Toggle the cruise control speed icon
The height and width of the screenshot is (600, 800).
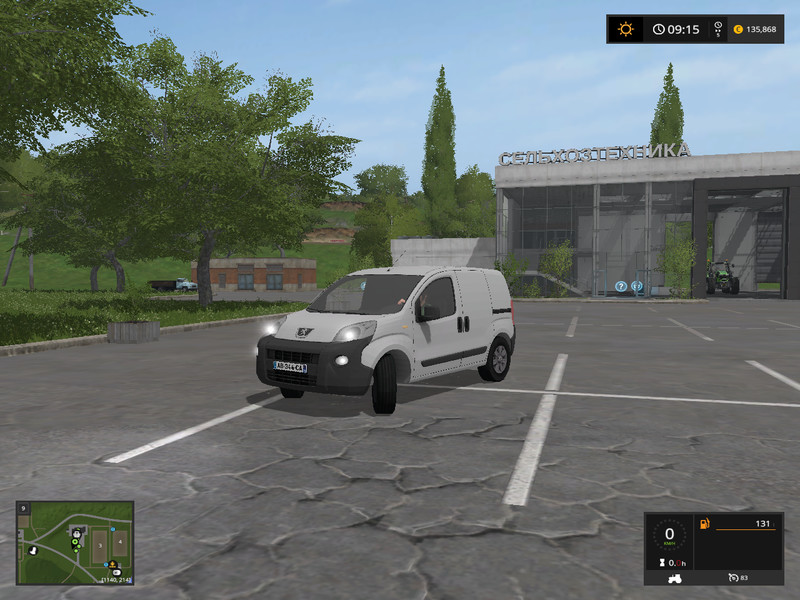[x=731, y=577]
